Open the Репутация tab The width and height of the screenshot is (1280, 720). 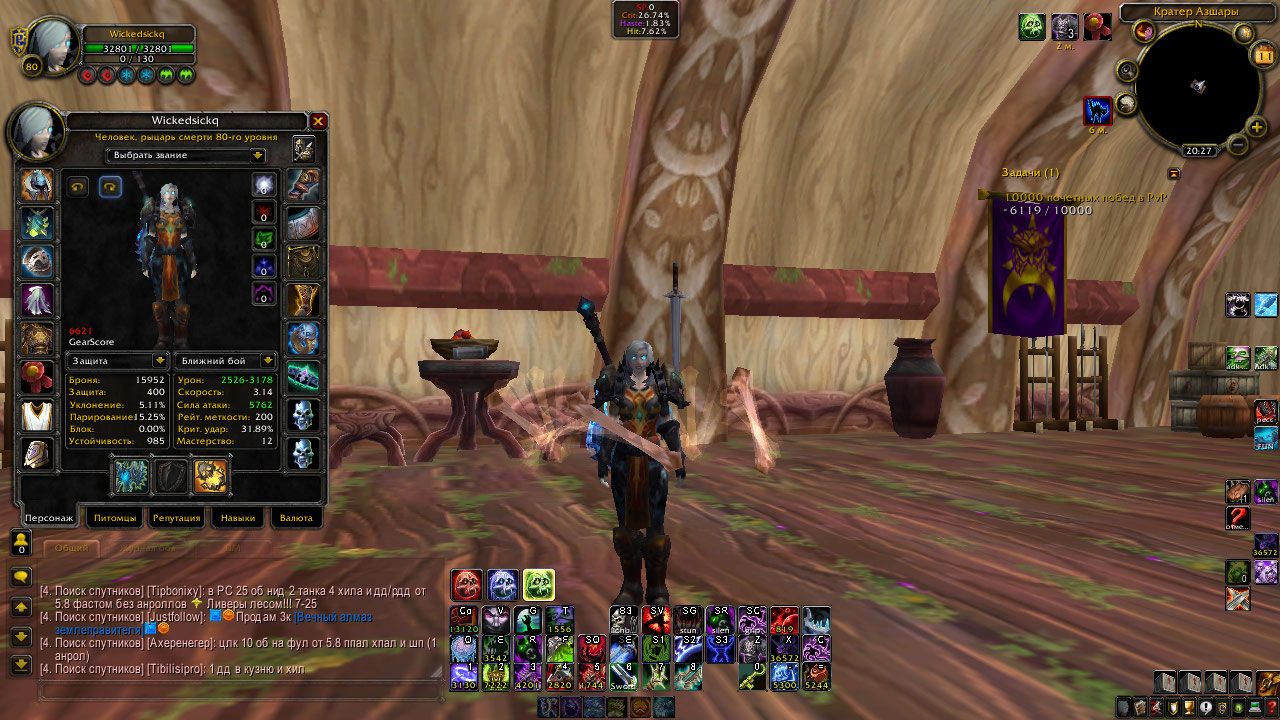point(175,518)
